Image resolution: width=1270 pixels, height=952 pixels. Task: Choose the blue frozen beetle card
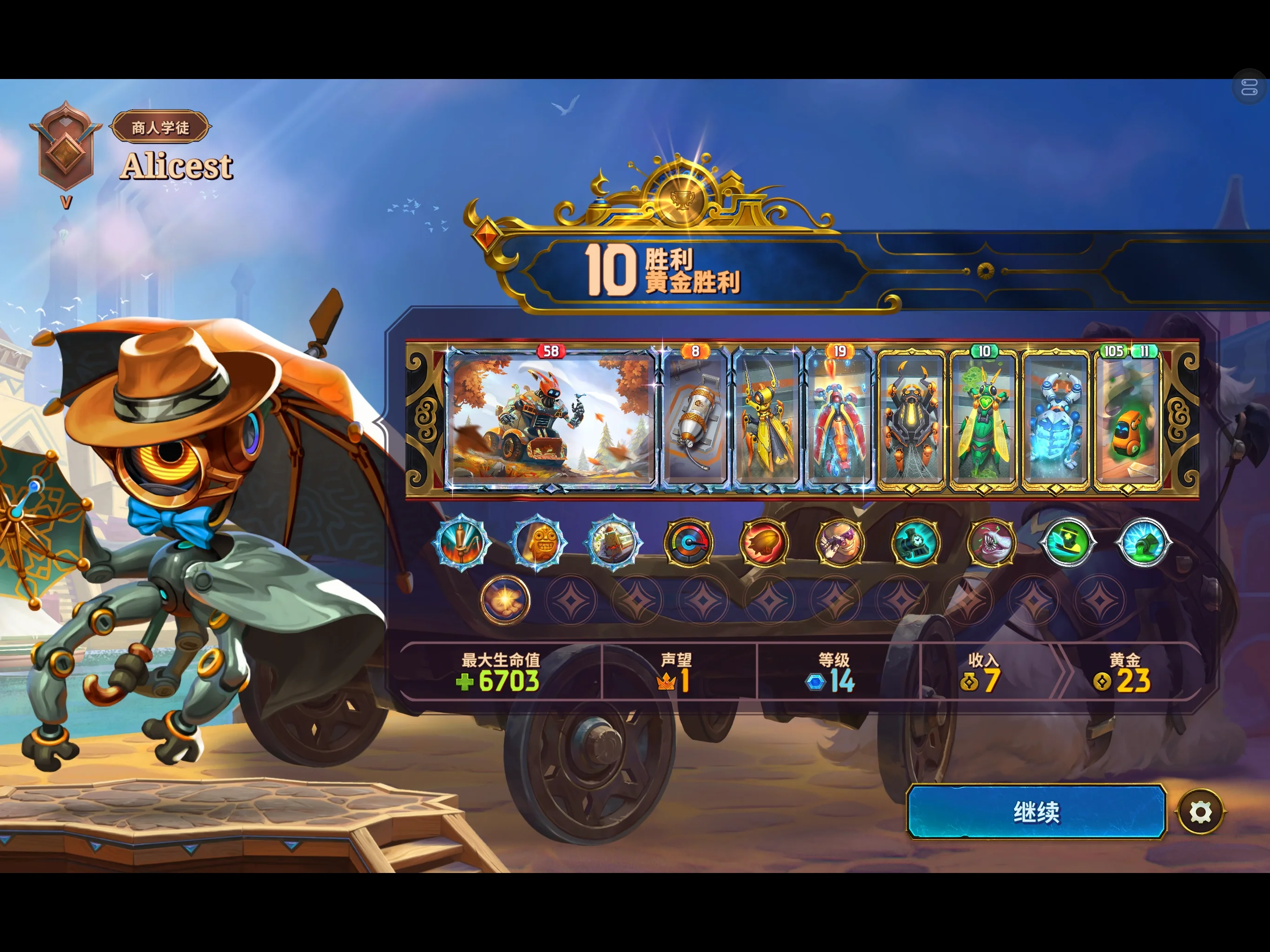point(1056,420)
